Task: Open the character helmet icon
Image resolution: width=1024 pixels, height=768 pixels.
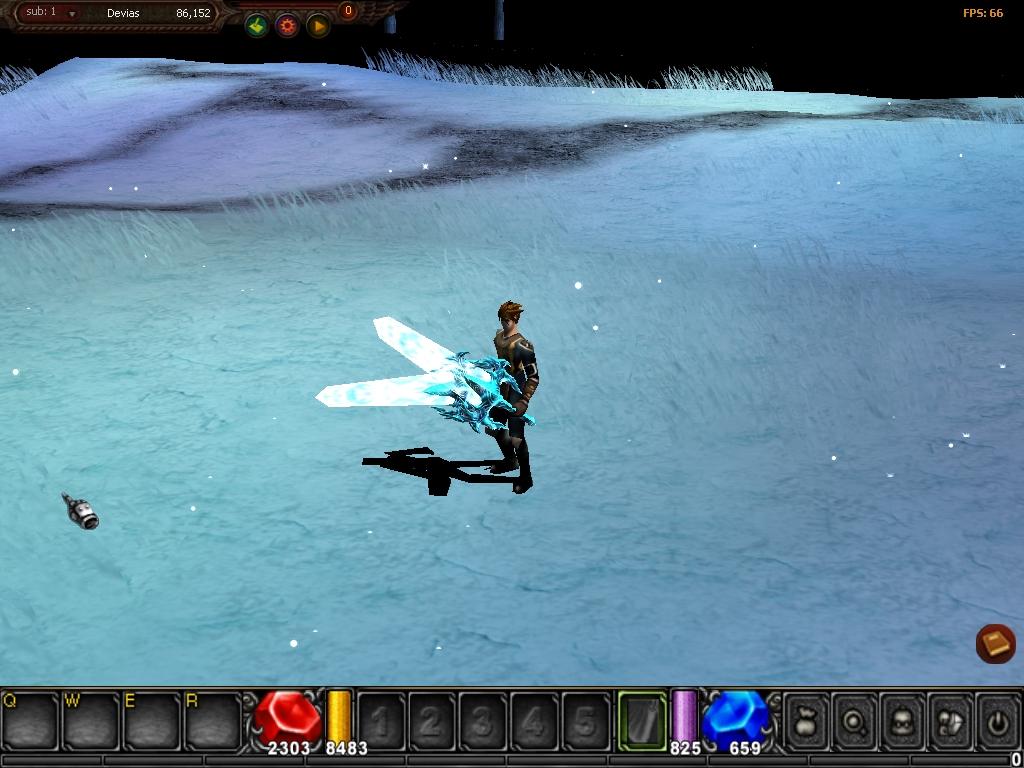Action: (903, 720)
